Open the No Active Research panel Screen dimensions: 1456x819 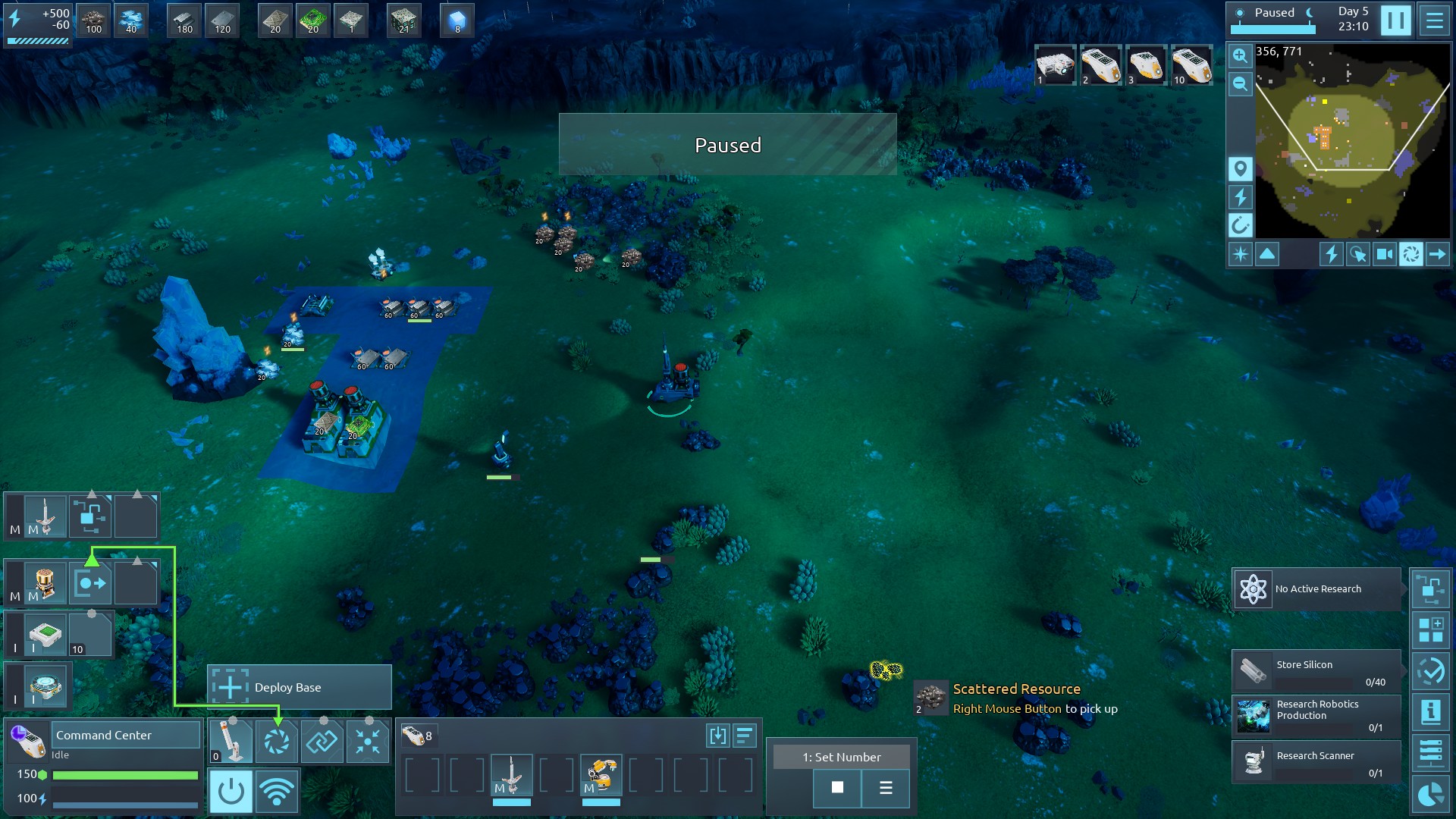click(x=1316, y=589)
